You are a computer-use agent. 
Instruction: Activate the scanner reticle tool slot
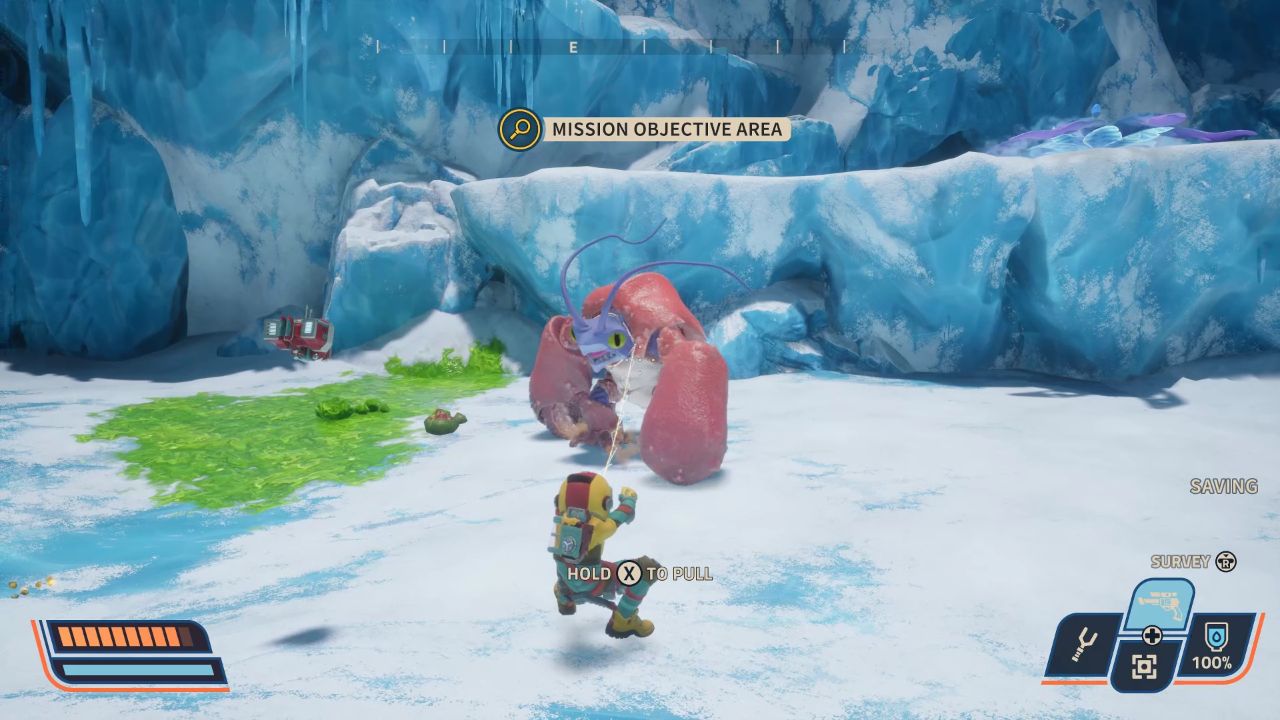click(1145, 667)
